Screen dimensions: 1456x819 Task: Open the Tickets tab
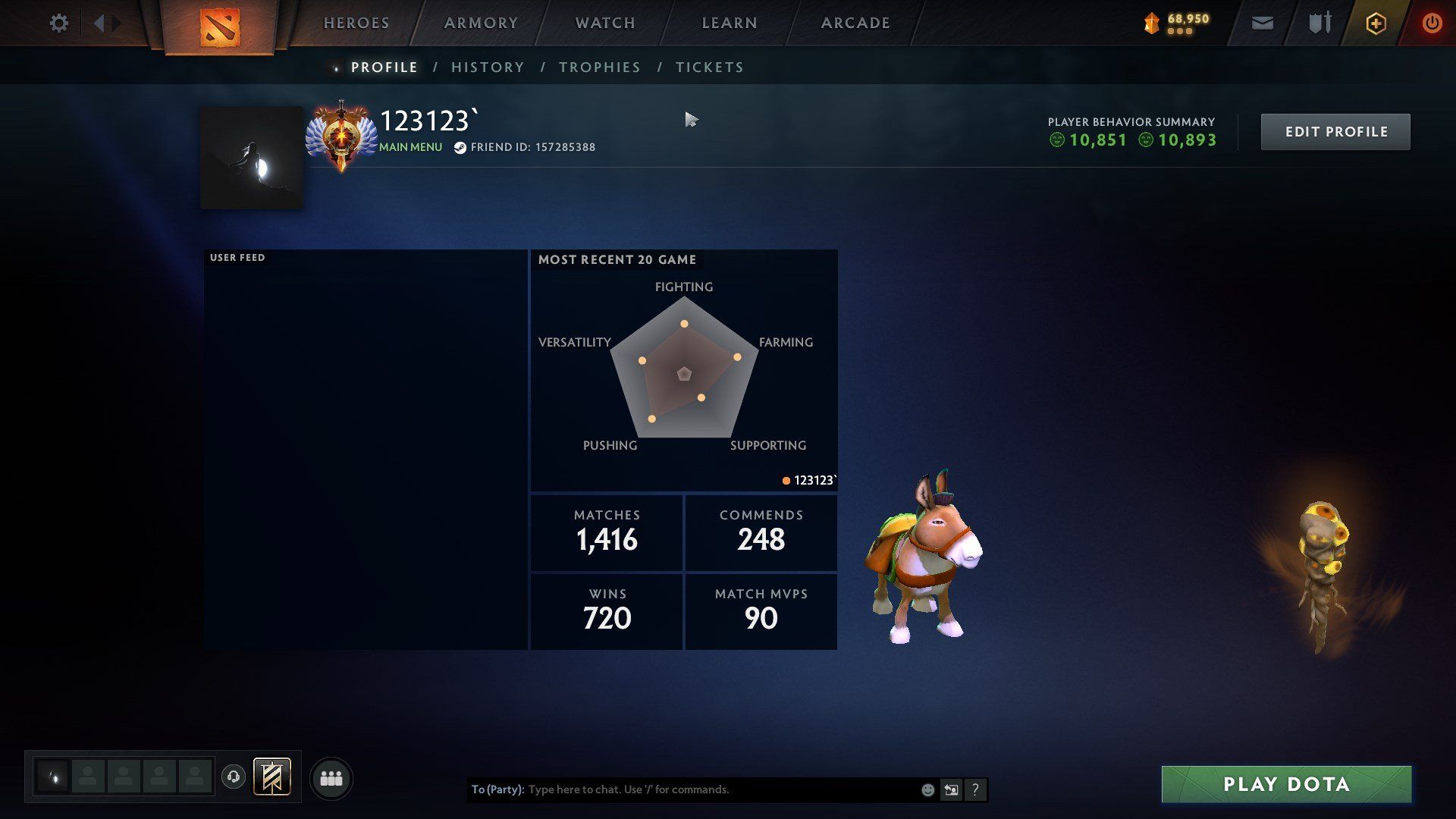710,67
